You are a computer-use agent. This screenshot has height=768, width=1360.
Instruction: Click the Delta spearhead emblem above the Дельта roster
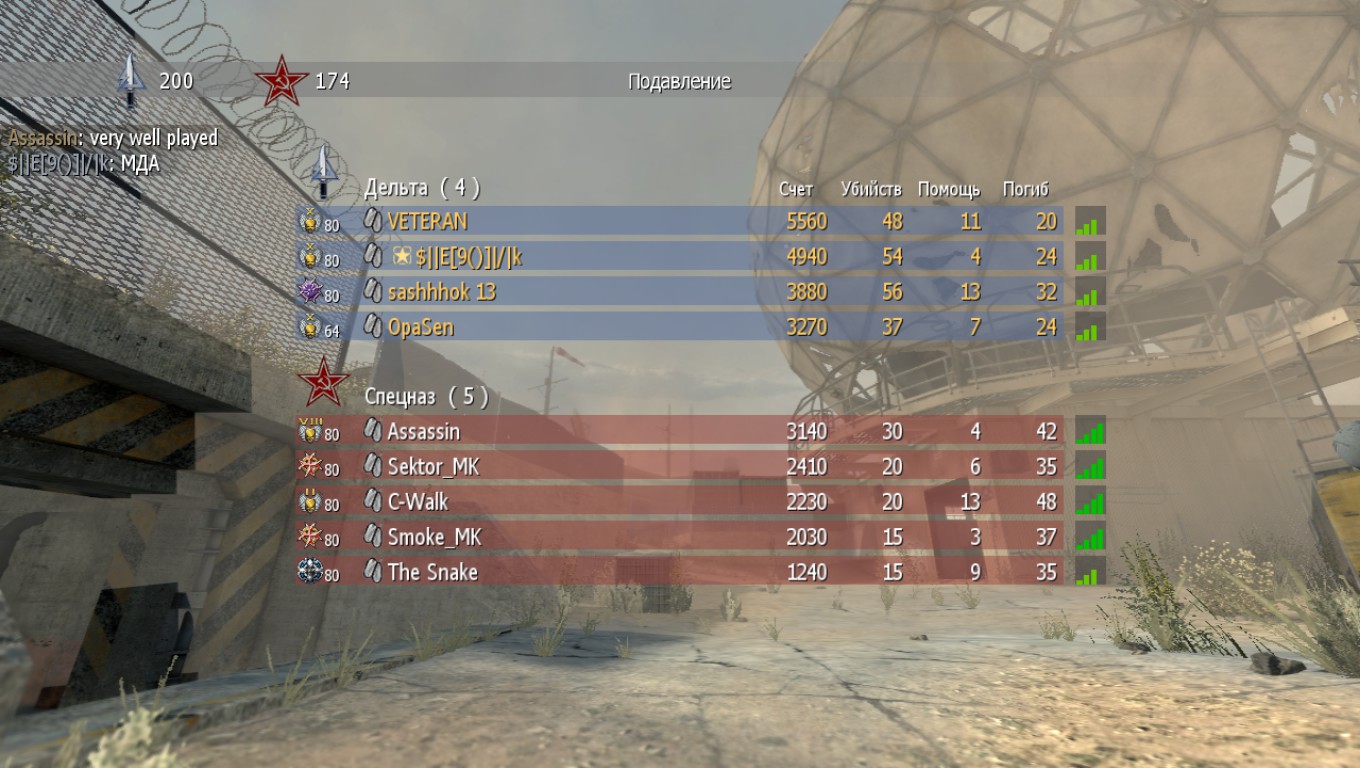[322, 176]
